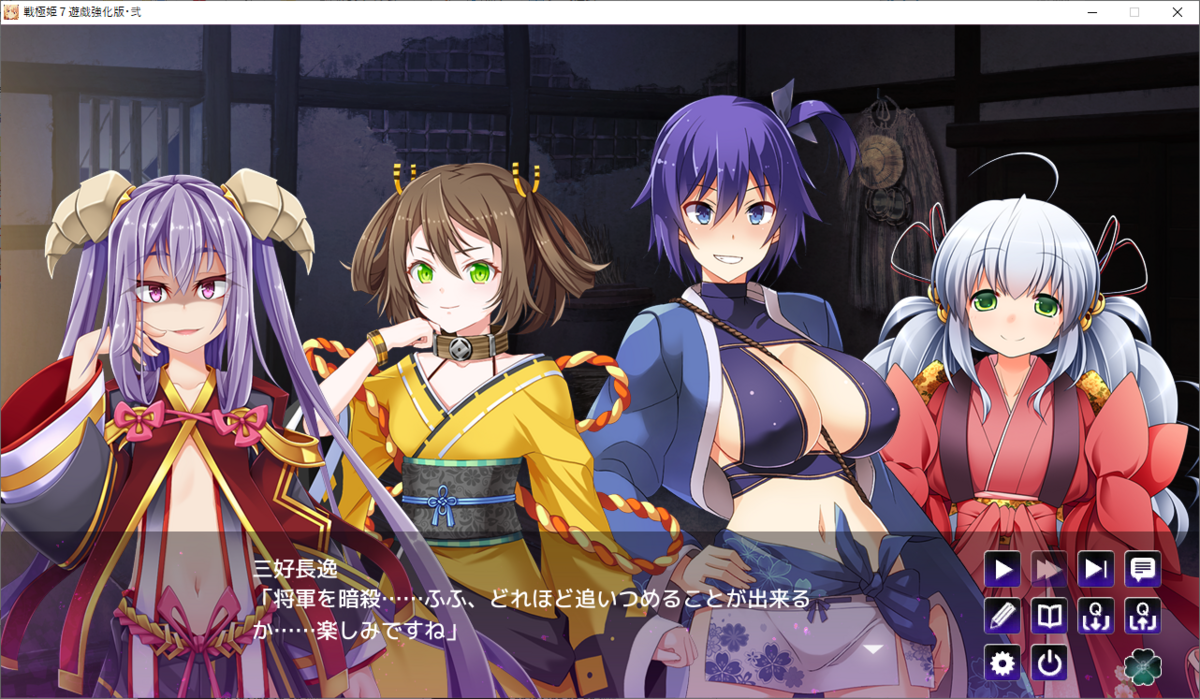Screen dimensions: 1200x699
Task: Open the load menu with the book icon
Action: click(x=1049, y=616)
